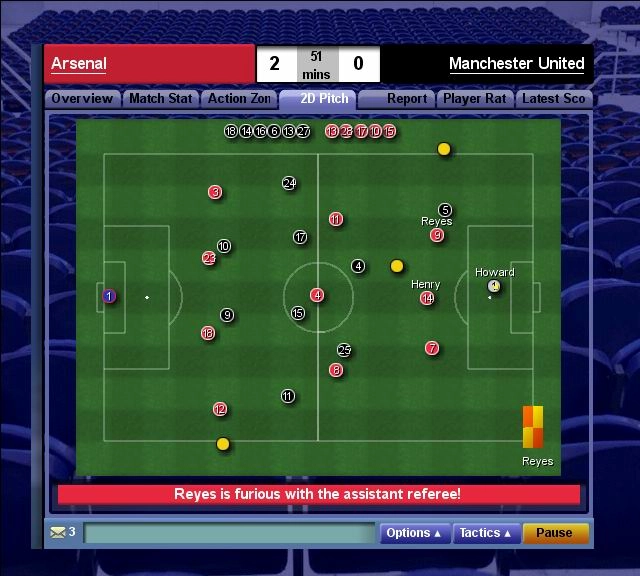The height and width of the screenshot is (576, 640).
Task: Open the Options menu
Action: 414,533
